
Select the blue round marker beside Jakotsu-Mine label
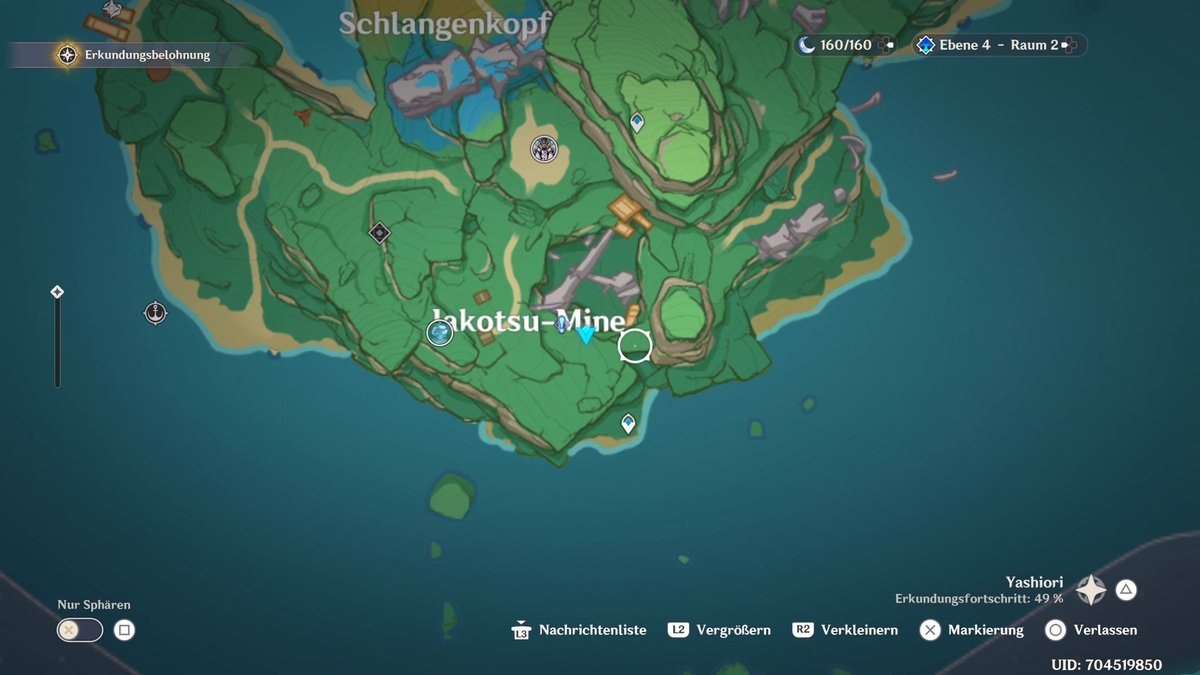point(440,333)
